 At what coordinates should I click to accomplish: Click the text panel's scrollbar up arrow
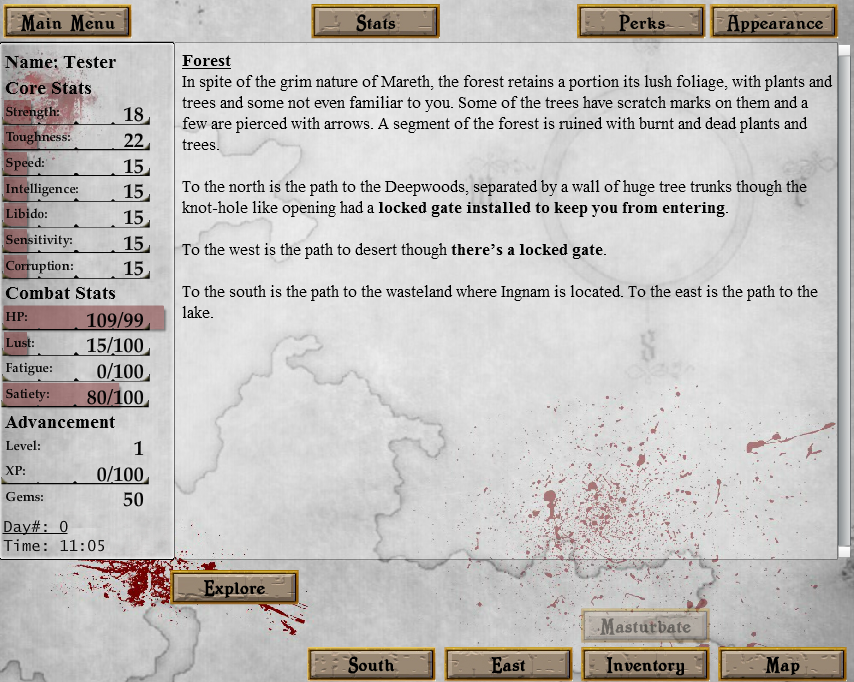click(x=845, y=51)
